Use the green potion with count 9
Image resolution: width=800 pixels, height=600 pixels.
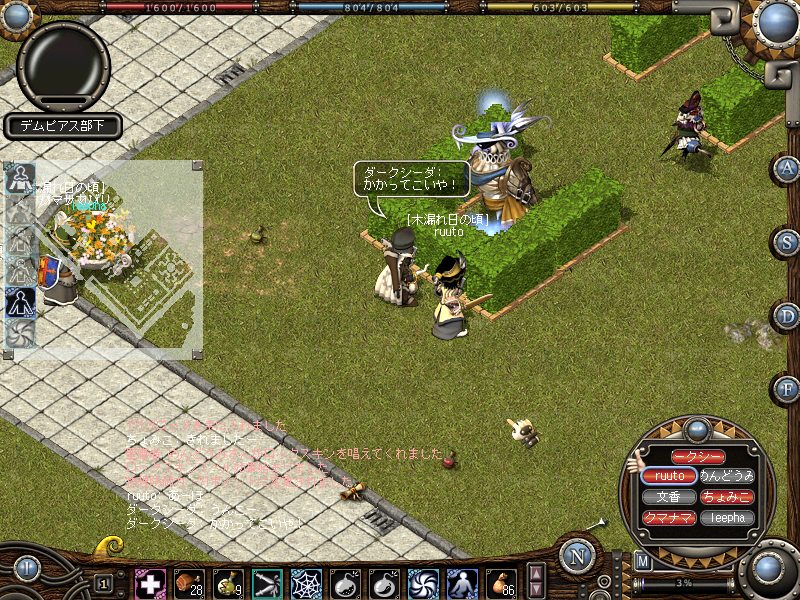pos(228,582)
